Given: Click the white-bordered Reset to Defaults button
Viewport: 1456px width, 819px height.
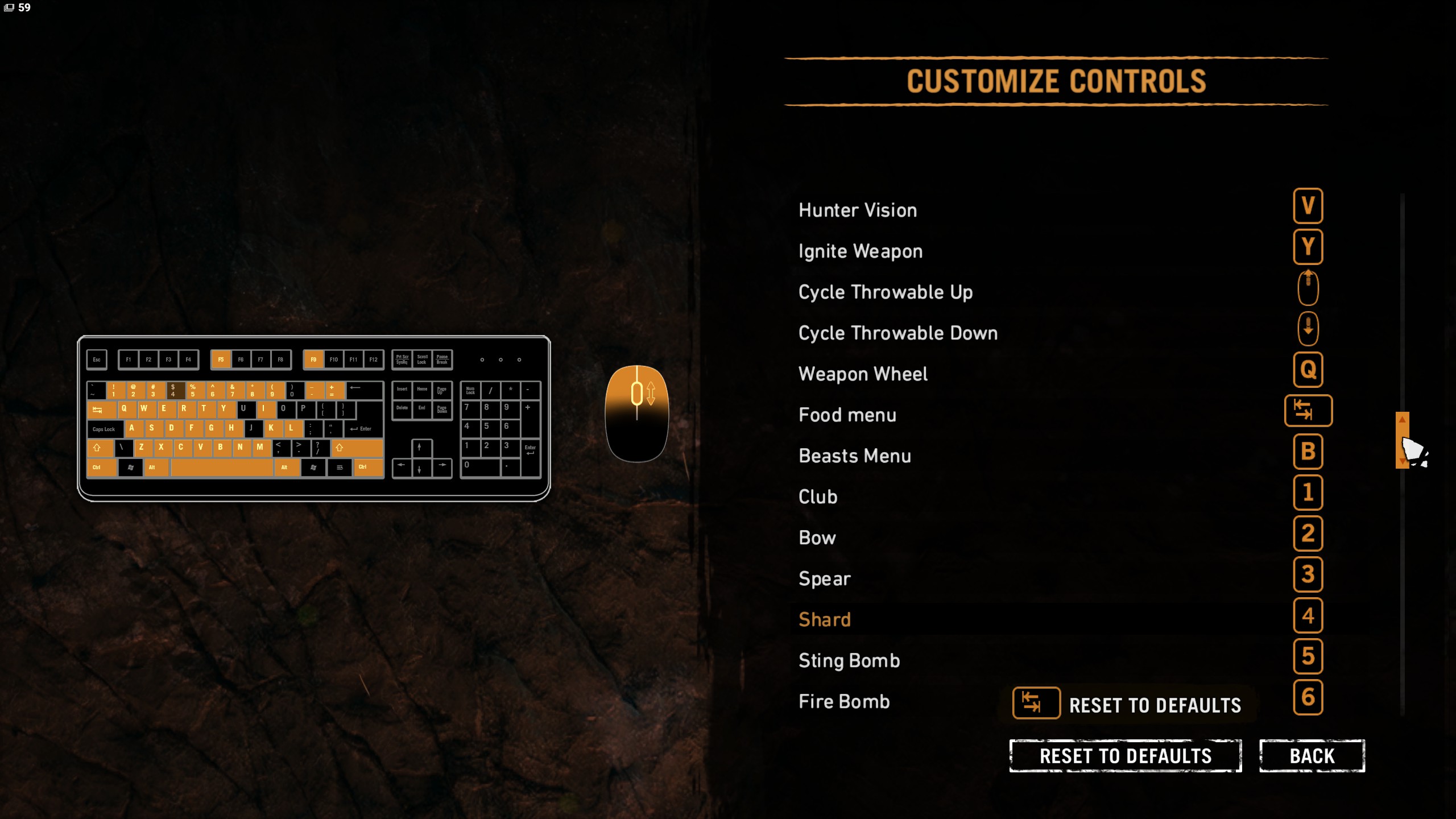Looking at the screenshot, I should click(x=1125, y=756).
